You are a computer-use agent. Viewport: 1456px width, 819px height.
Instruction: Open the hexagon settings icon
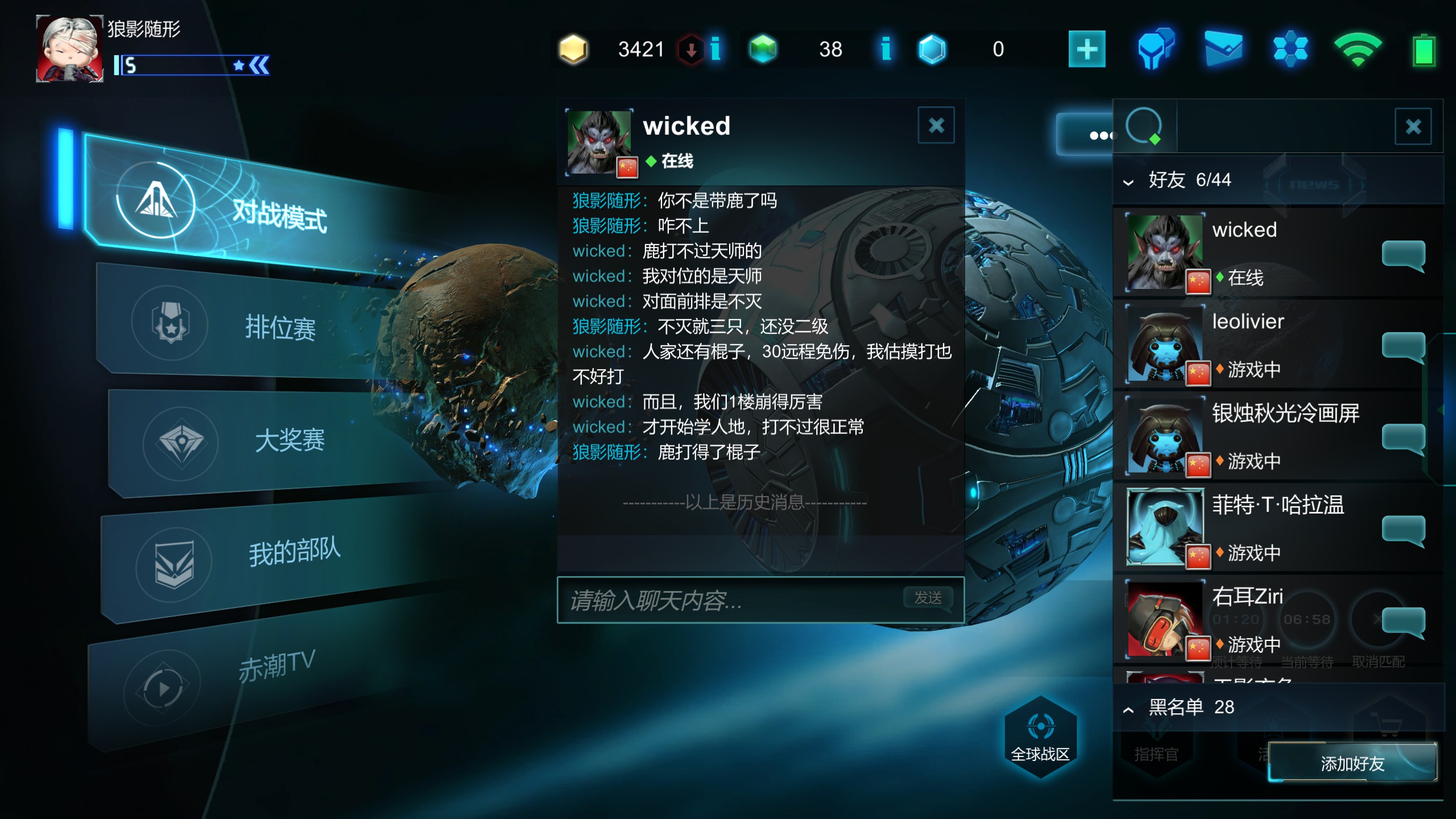point(1290,49)
